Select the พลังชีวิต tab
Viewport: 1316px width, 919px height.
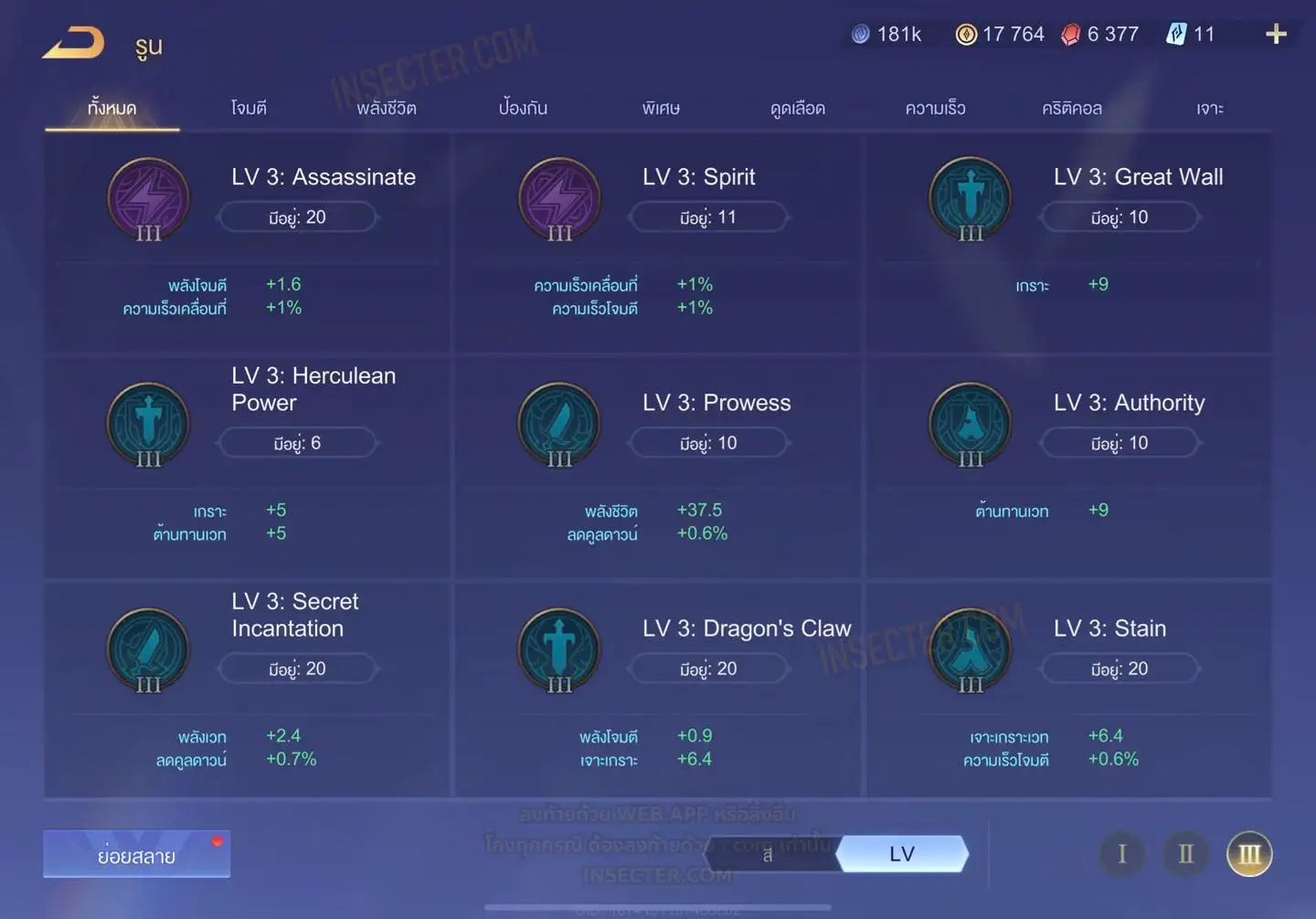pos(387,109)
